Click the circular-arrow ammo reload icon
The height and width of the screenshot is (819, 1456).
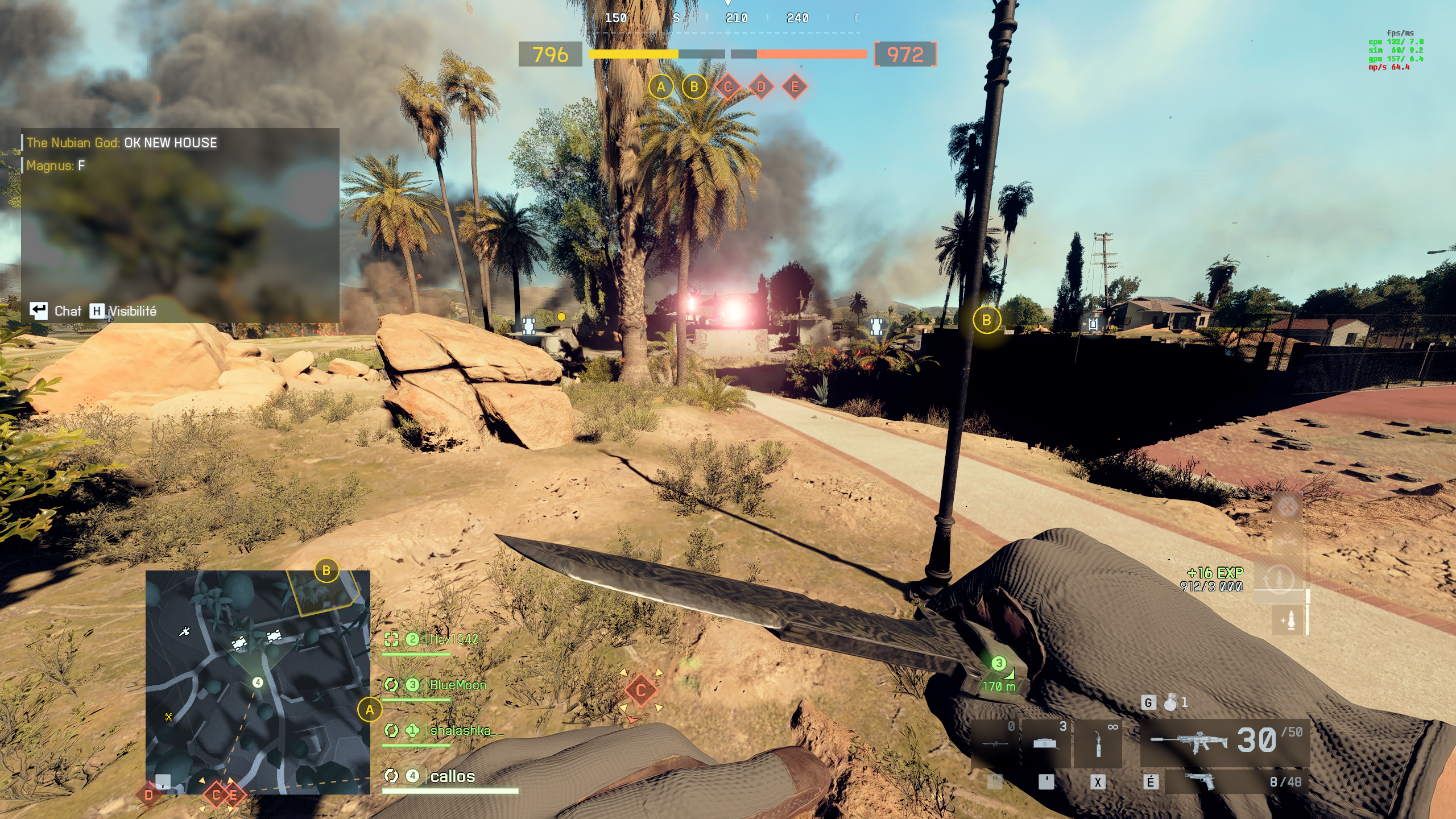click(1279, 578)
